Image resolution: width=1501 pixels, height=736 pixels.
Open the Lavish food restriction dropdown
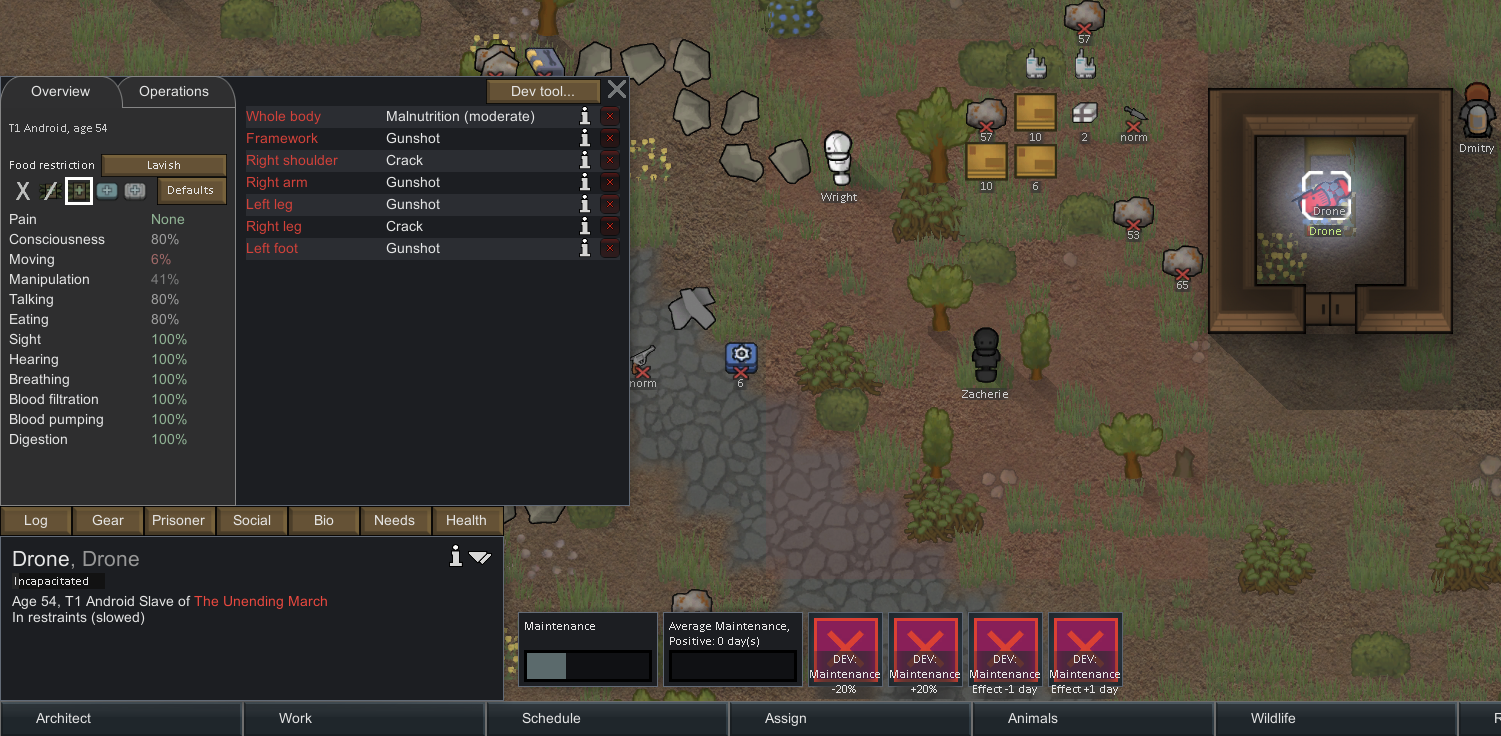point(163,164)
